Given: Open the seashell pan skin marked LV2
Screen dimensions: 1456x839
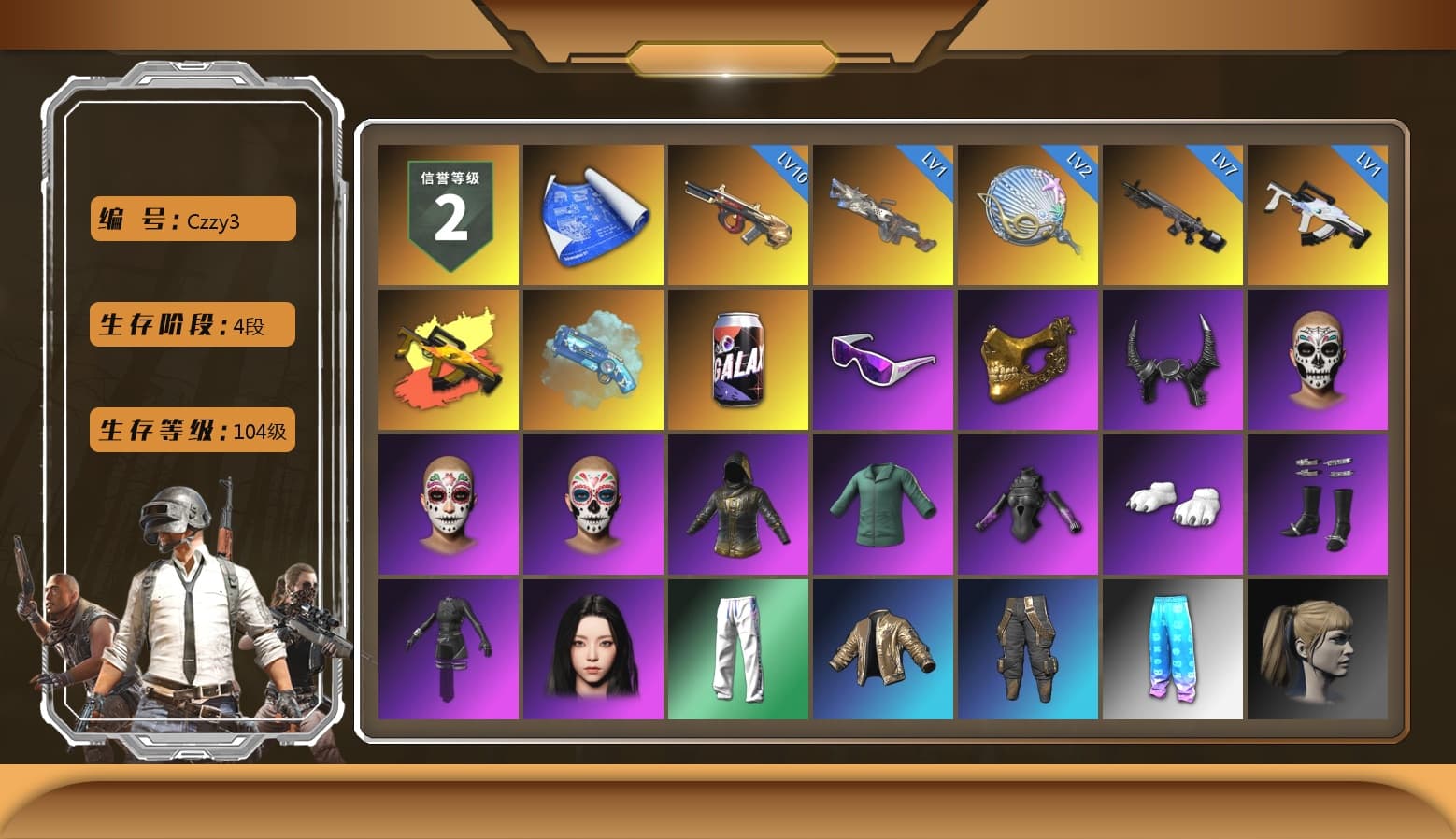Looking at the screenshot, I should pos(1028,215).
